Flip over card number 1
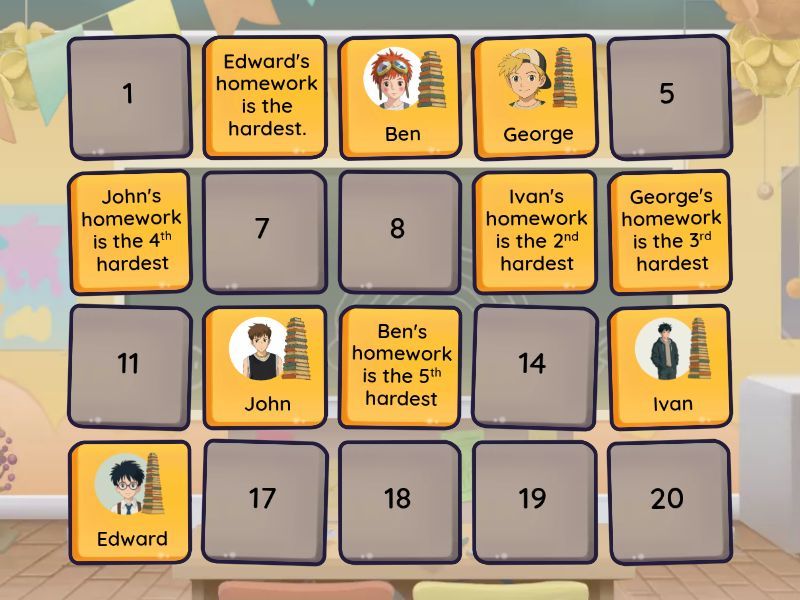Image resolution: width=800 pixels, height=600 pixels. pyautogui.click(x=128, y=95)
